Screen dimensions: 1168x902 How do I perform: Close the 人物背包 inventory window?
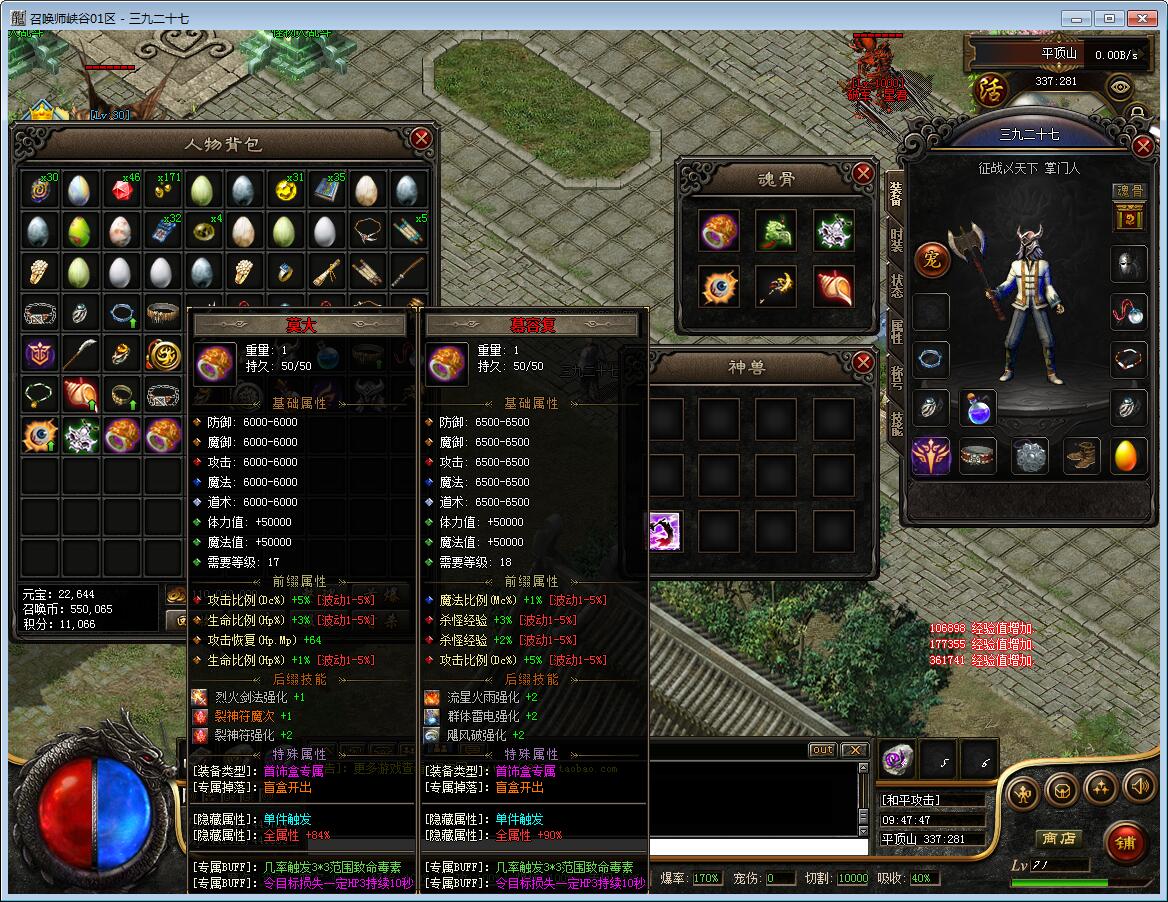click(421, 138)
